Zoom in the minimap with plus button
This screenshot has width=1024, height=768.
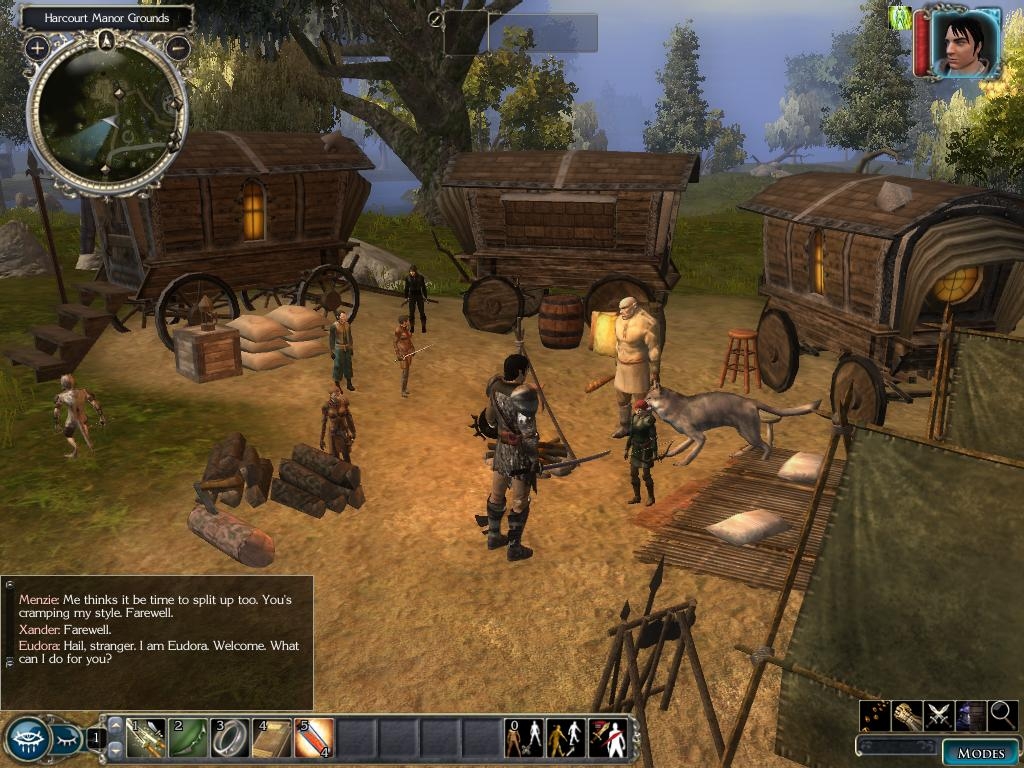(37, 47)
